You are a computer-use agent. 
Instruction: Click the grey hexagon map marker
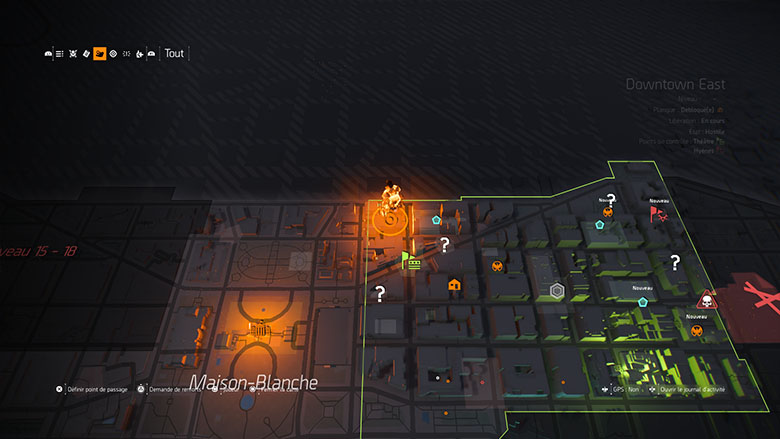(x=558, y=291)
